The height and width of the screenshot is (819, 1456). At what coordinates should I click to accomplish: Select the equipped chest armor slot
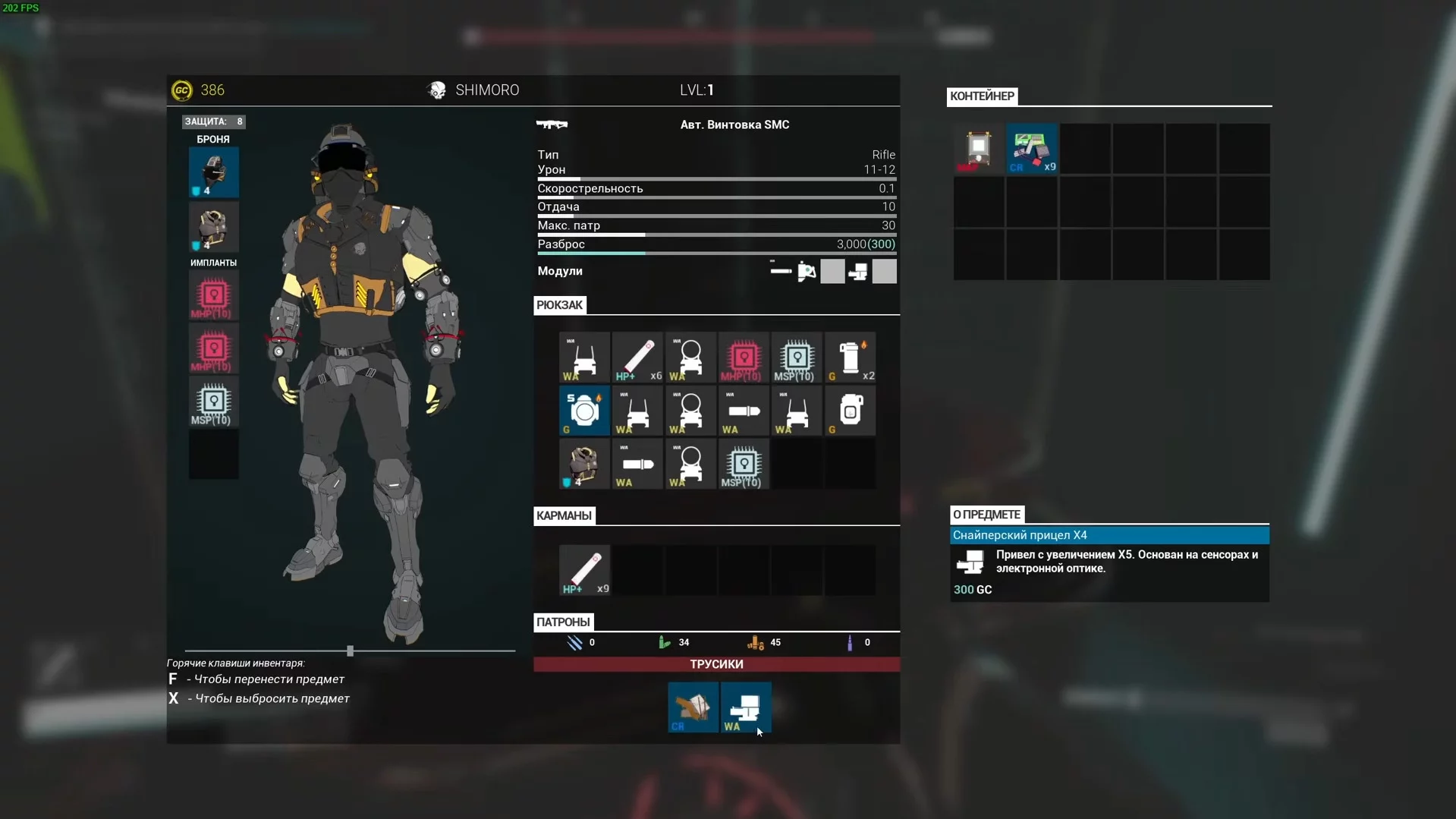(x=213, y=227)
